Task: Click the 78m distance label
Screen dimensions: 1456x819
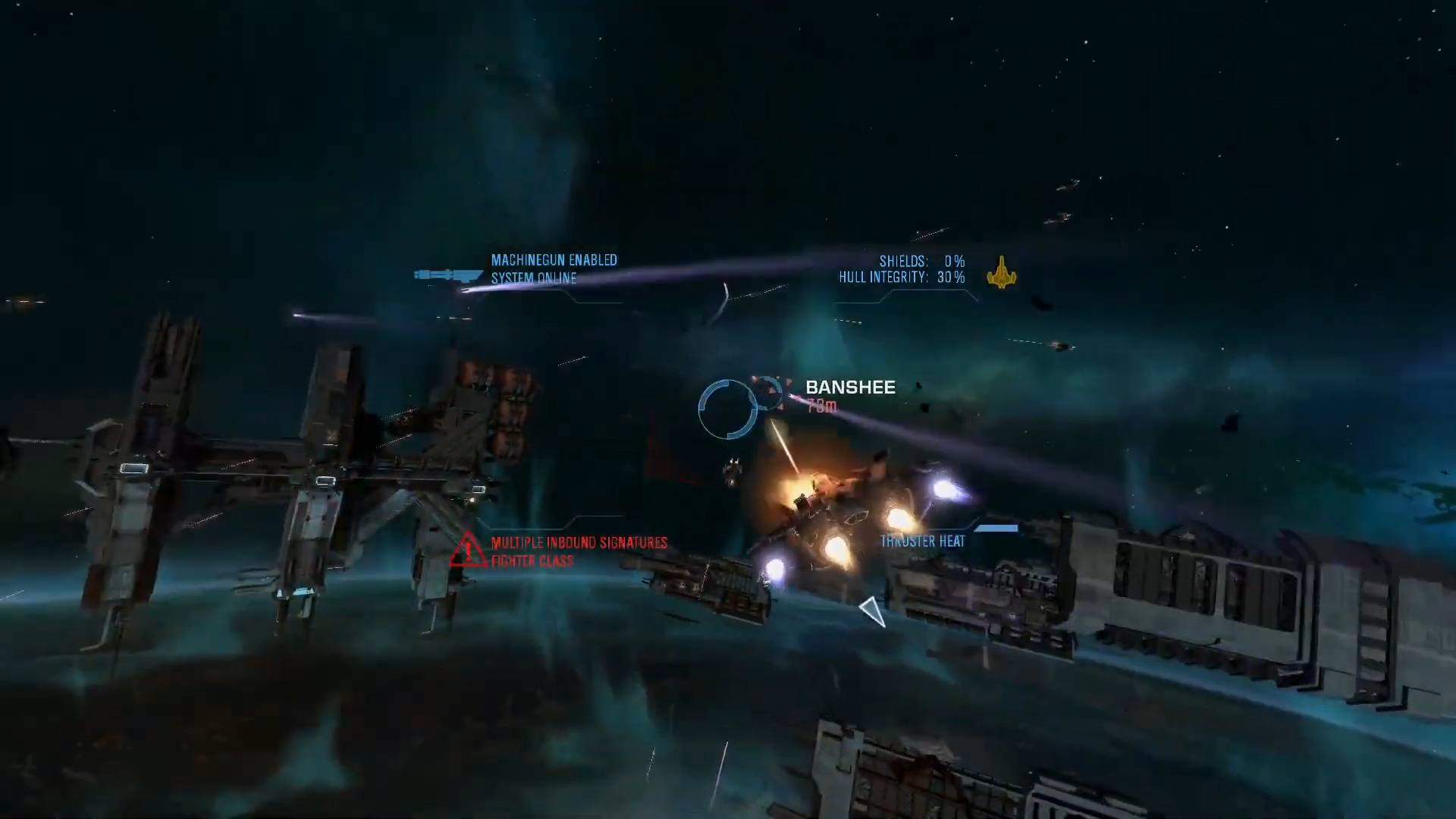Action: tap(822, 406)
